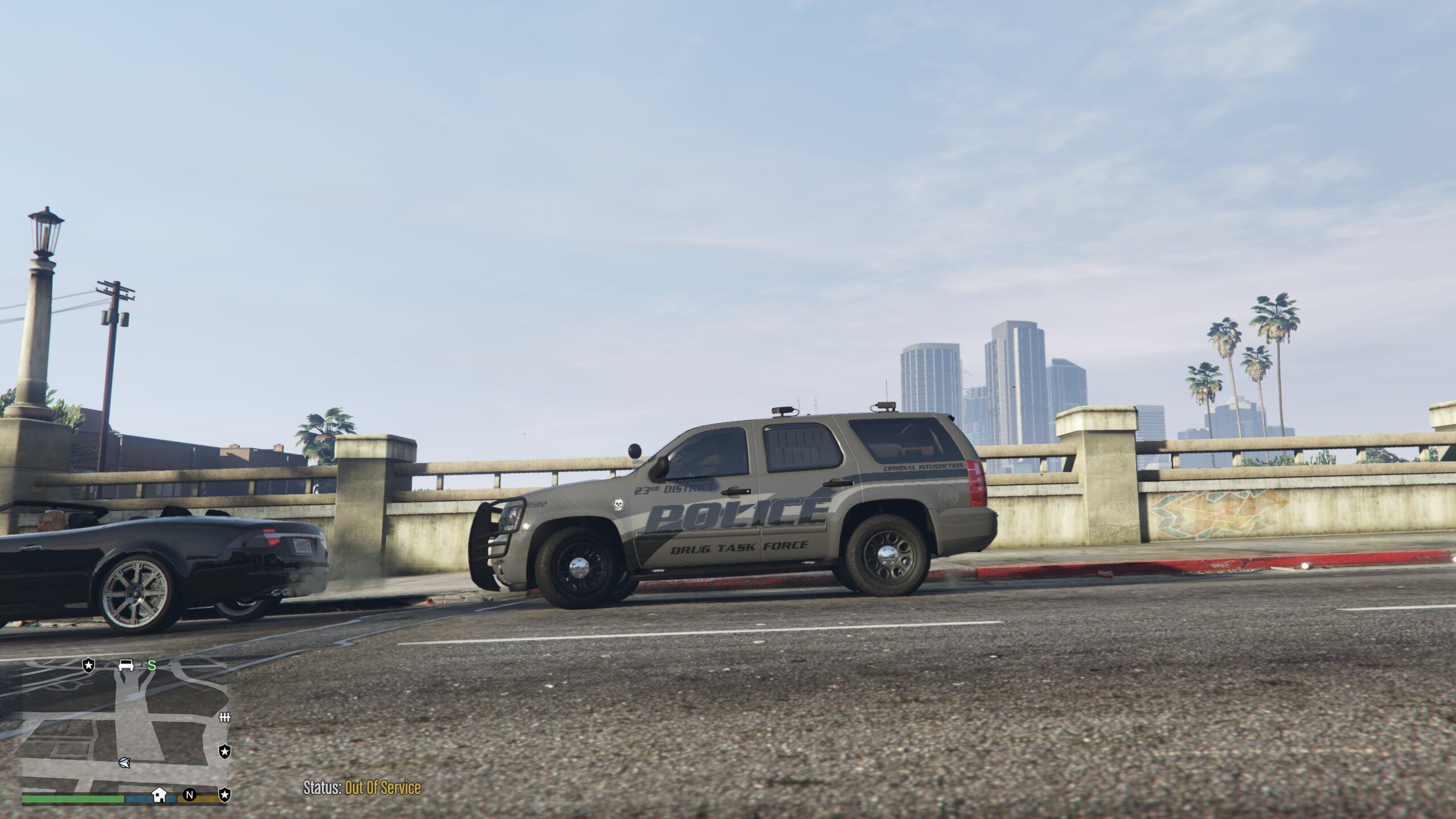Click the white car blip on the minimap
The image size is (1456, 819).
tap(126, 665)
